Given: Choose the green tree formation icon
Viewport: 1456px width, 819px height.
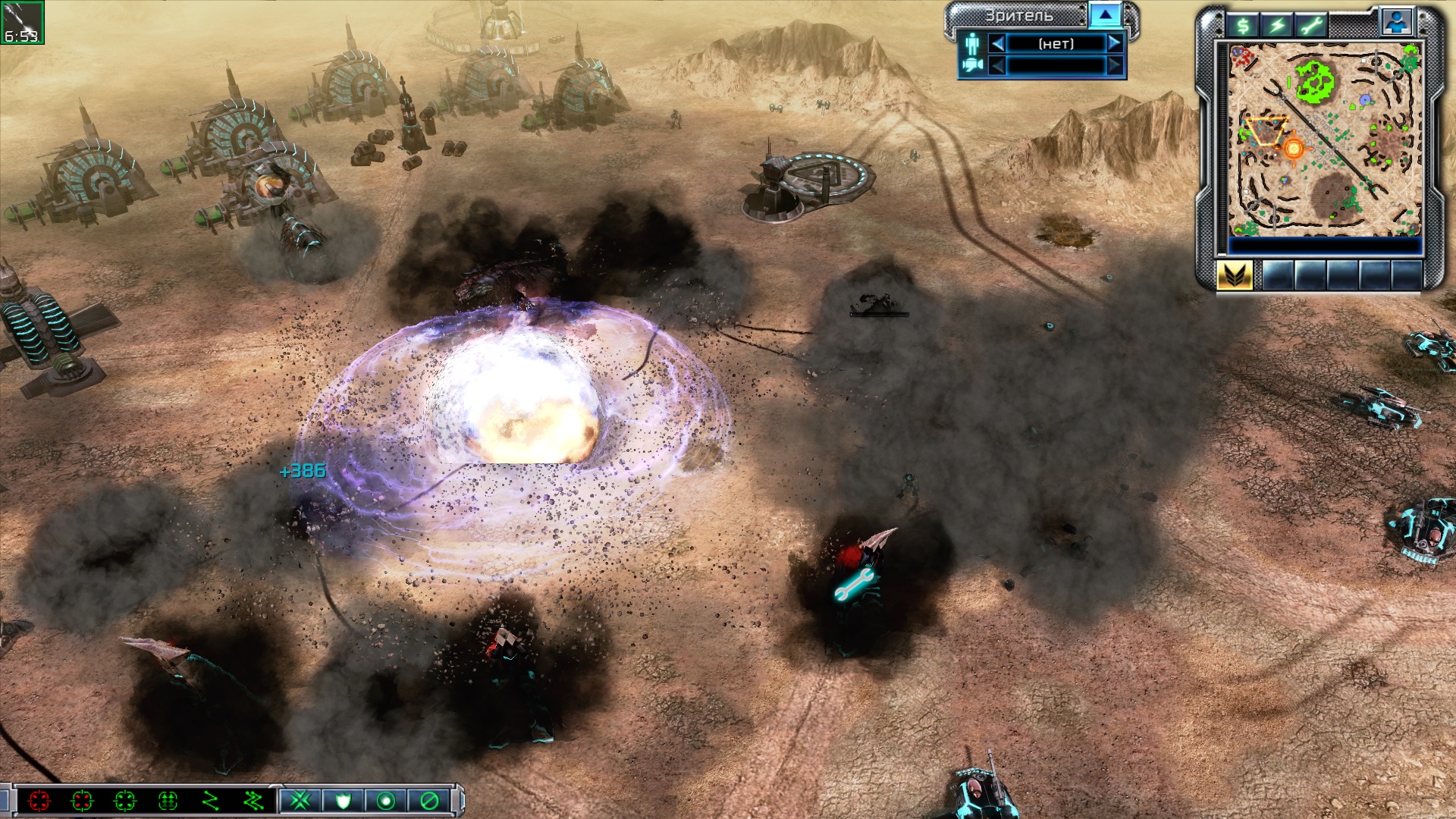Looking at the screenshot, I should click(168, 801).
